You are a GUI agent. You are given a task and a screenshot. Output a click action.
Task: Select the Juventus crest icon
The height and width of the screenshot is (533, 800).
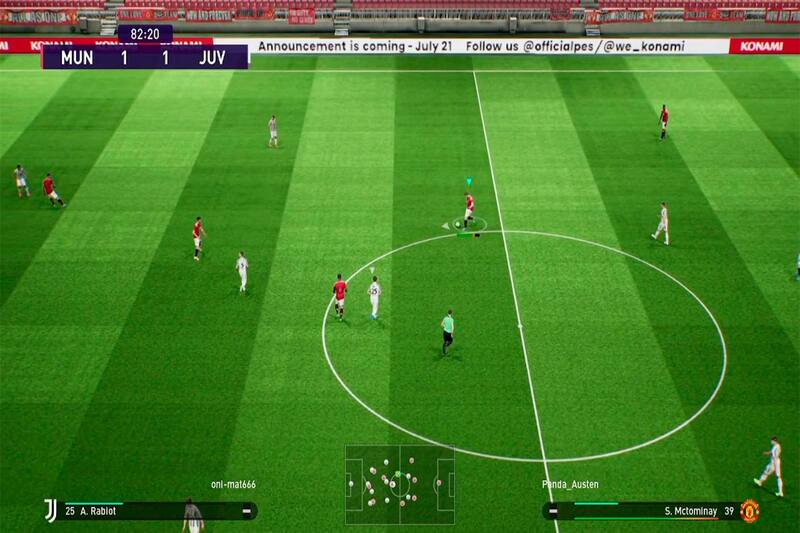49,510
